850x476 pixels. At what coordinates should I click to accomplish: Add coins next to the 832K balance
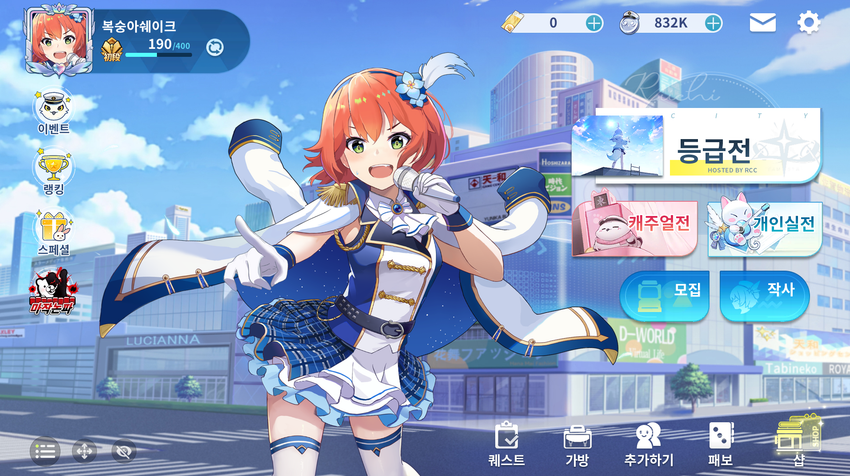pos(711,23)
